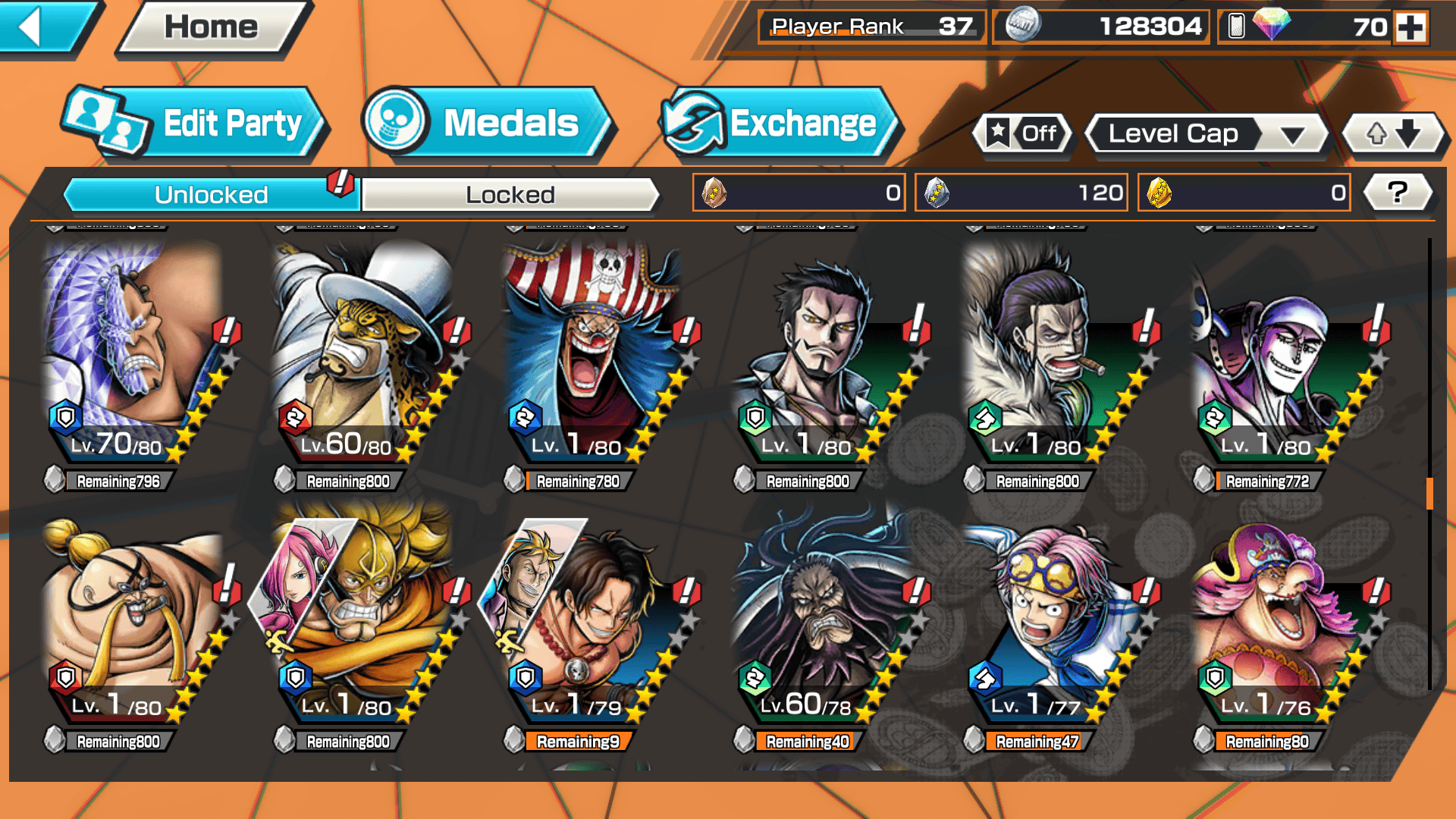
Task: Select the Unlocked characters tab
Action: click(211, 195)
